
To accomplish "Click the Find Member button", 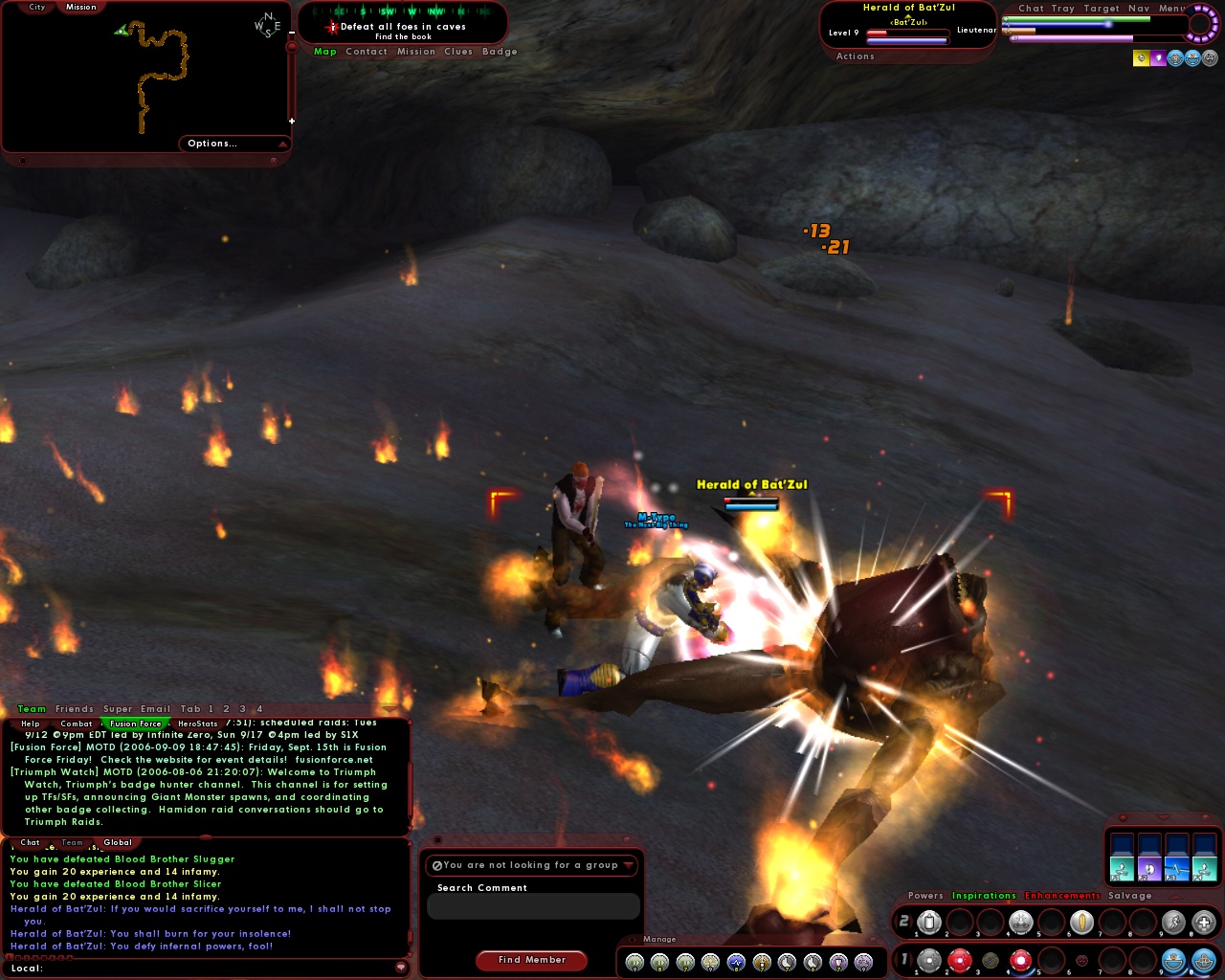I will 532,960.
